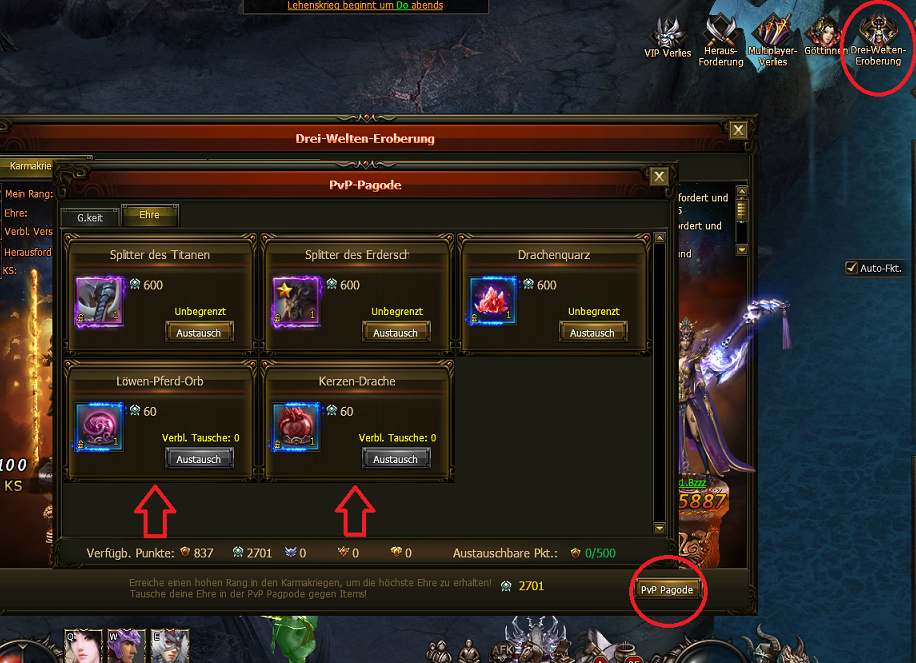This screenshot has width=916, height=663.
Task: Exchange for Splitter des Titanen
Action: (x=199, y=332)
